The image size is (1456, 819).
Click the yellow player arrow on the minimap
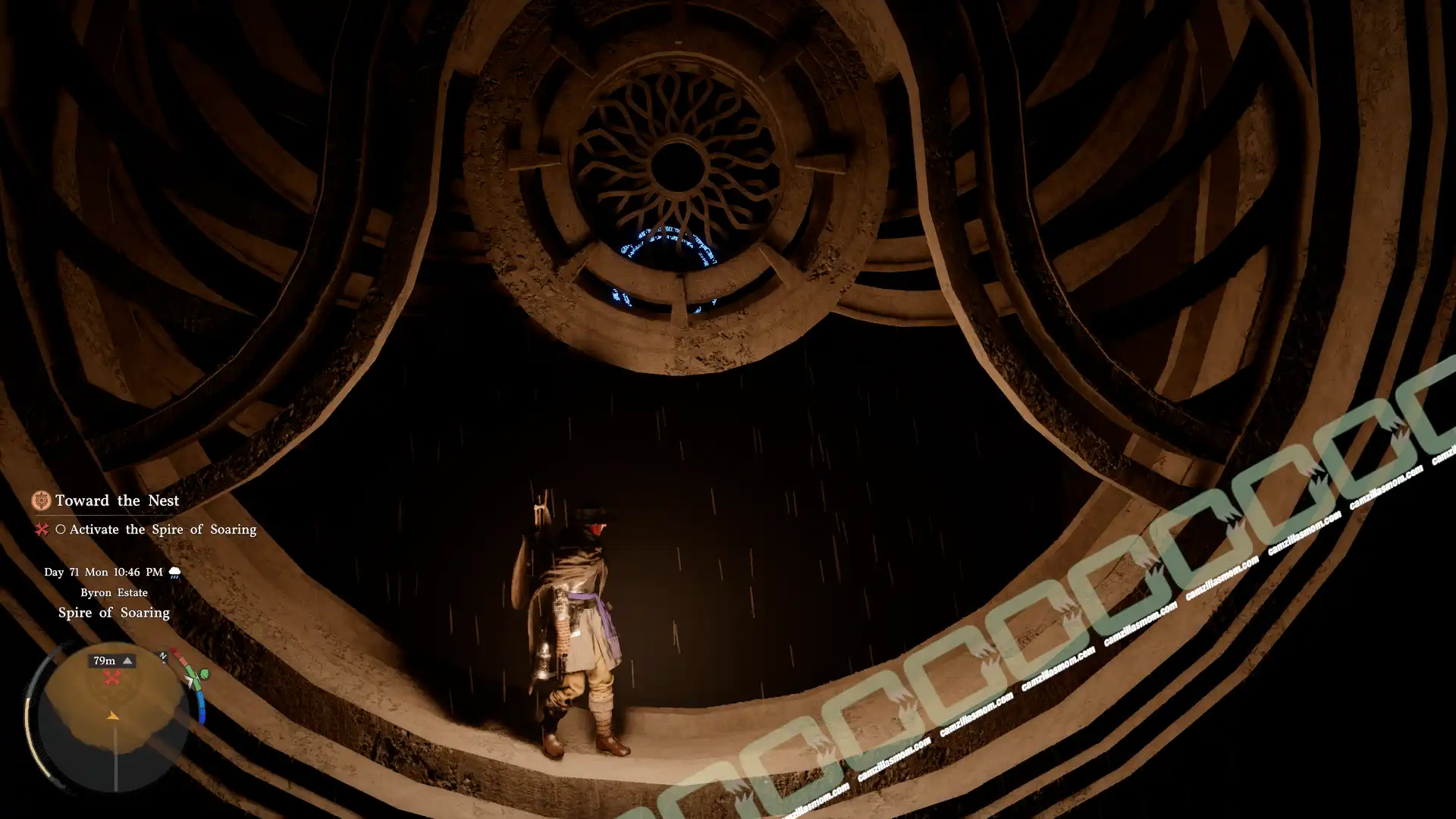tap(112, 715)
